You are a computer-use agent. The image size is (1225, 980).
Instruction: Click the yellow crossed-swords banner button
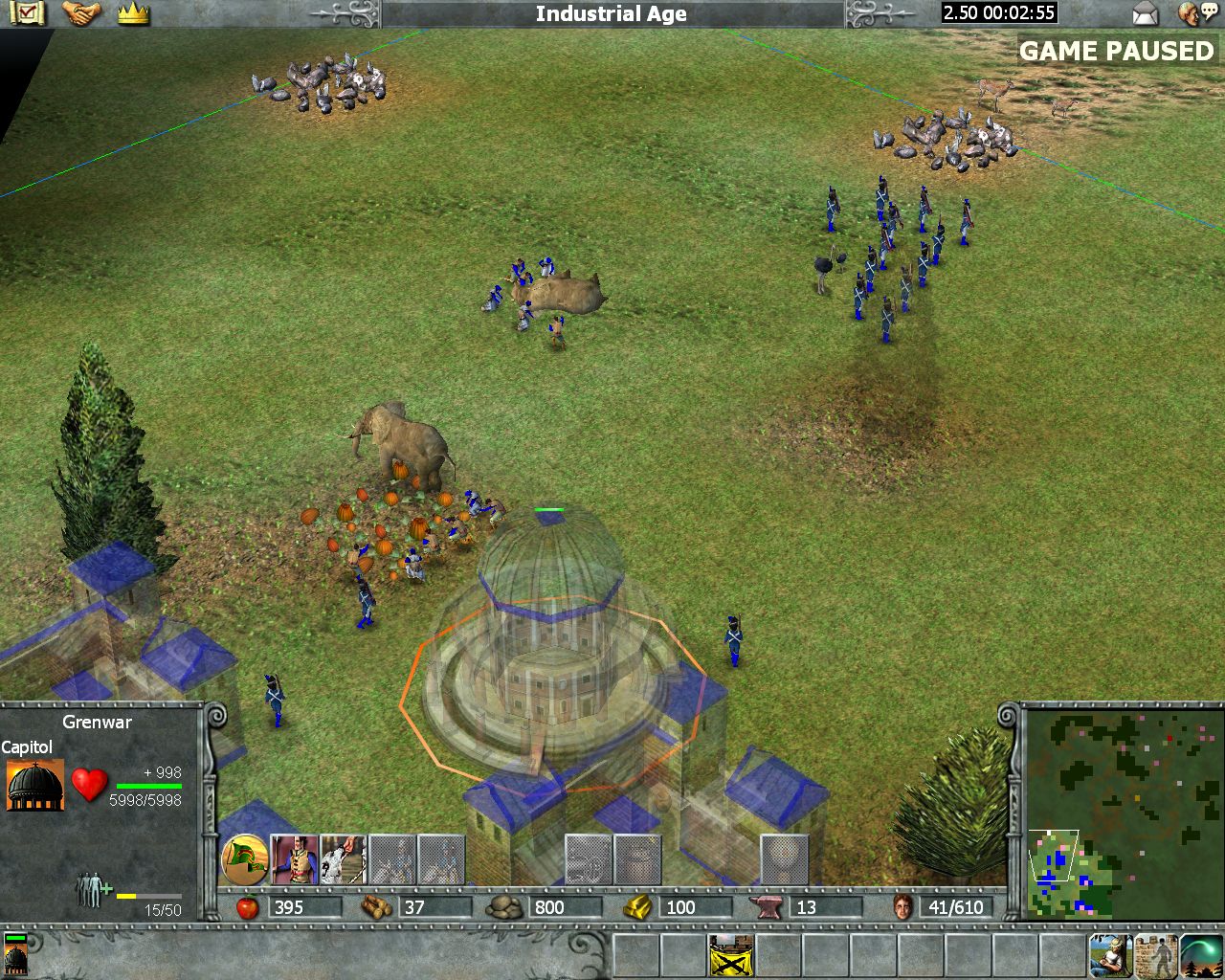tap(731, 955)
